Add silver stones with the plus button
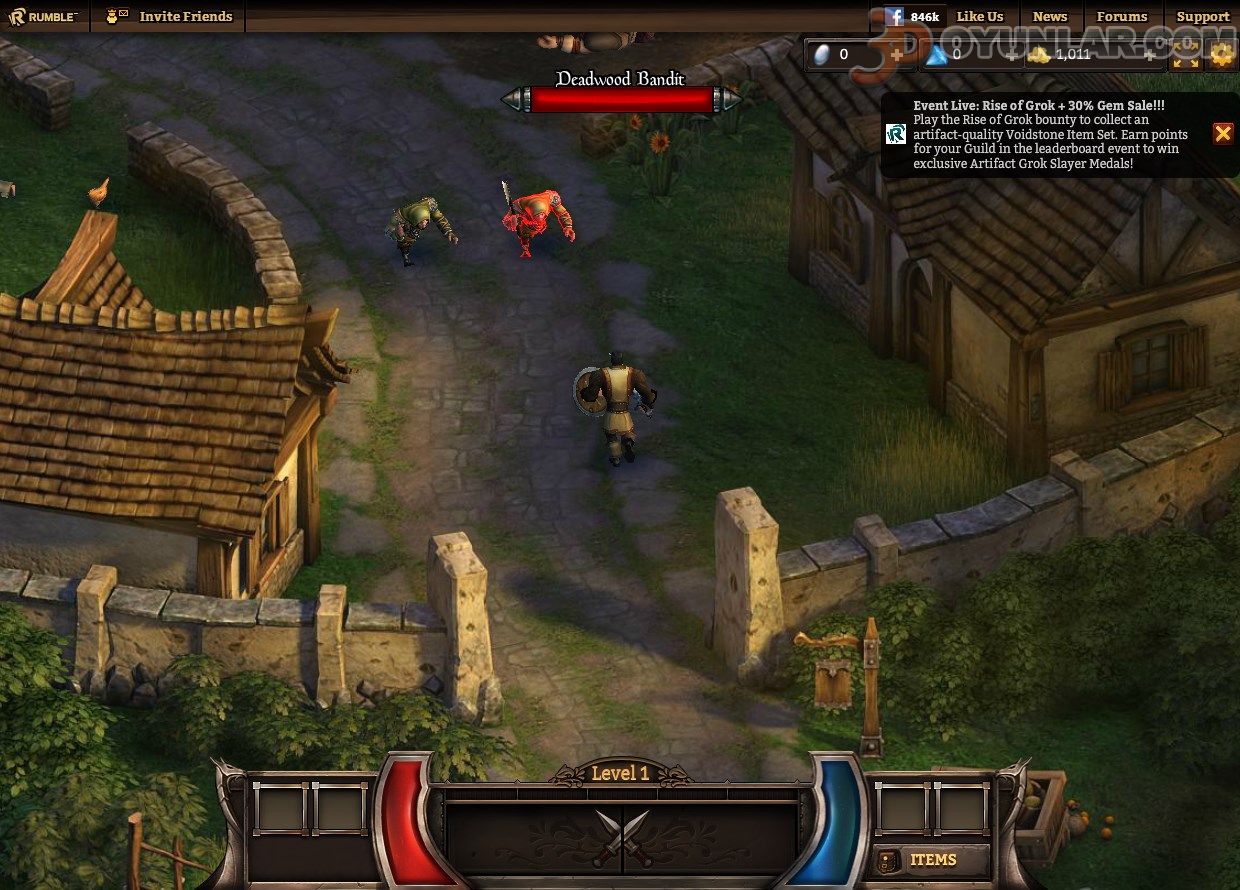This screenshot has width=1240, height=890. pos(896,55)
